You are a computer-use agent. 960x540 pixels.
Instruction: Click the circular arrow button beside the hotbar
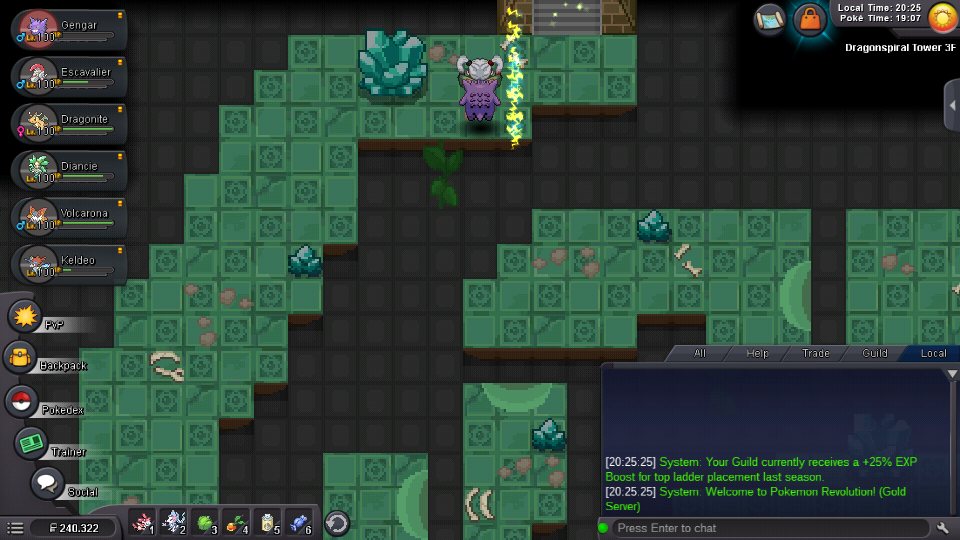(337, 523)
